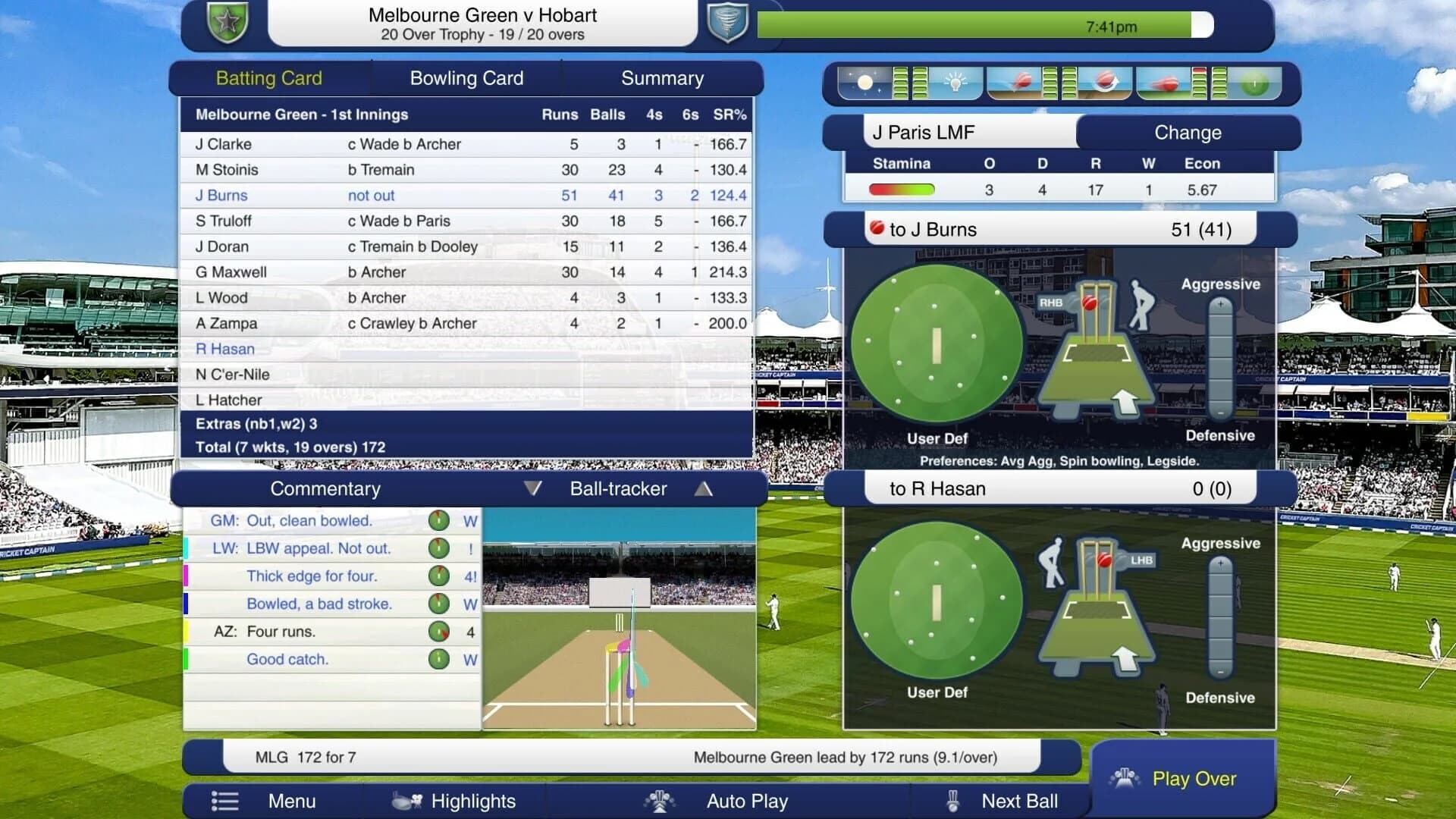Click the night-time lighting conditions icon
The width and height of the screenshot is (1456, 819).
pos(864,83)
